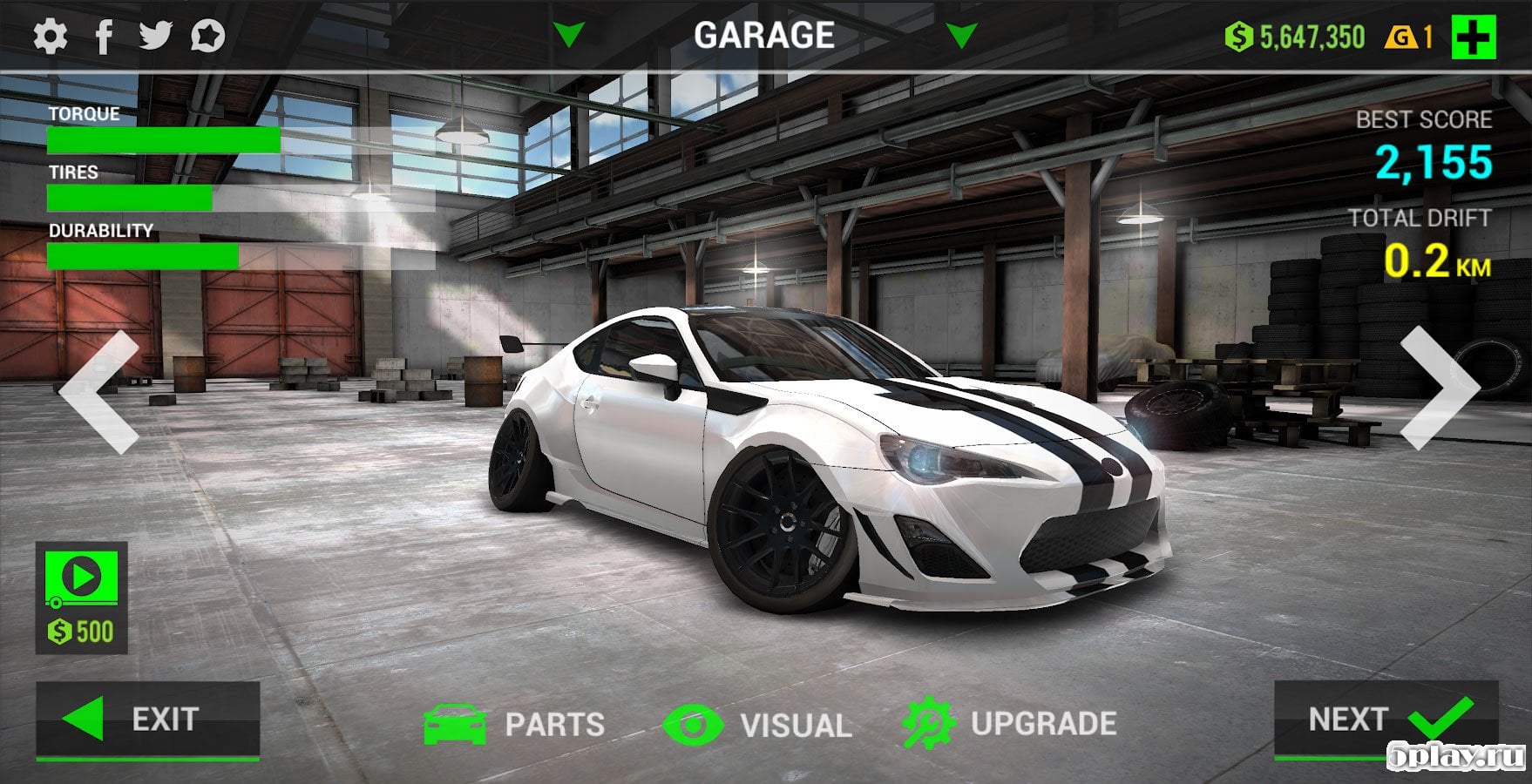Viewport: 1532px width, 784px height.
Task: Confirm with the Next button
Action: (x=1386, y=720)
